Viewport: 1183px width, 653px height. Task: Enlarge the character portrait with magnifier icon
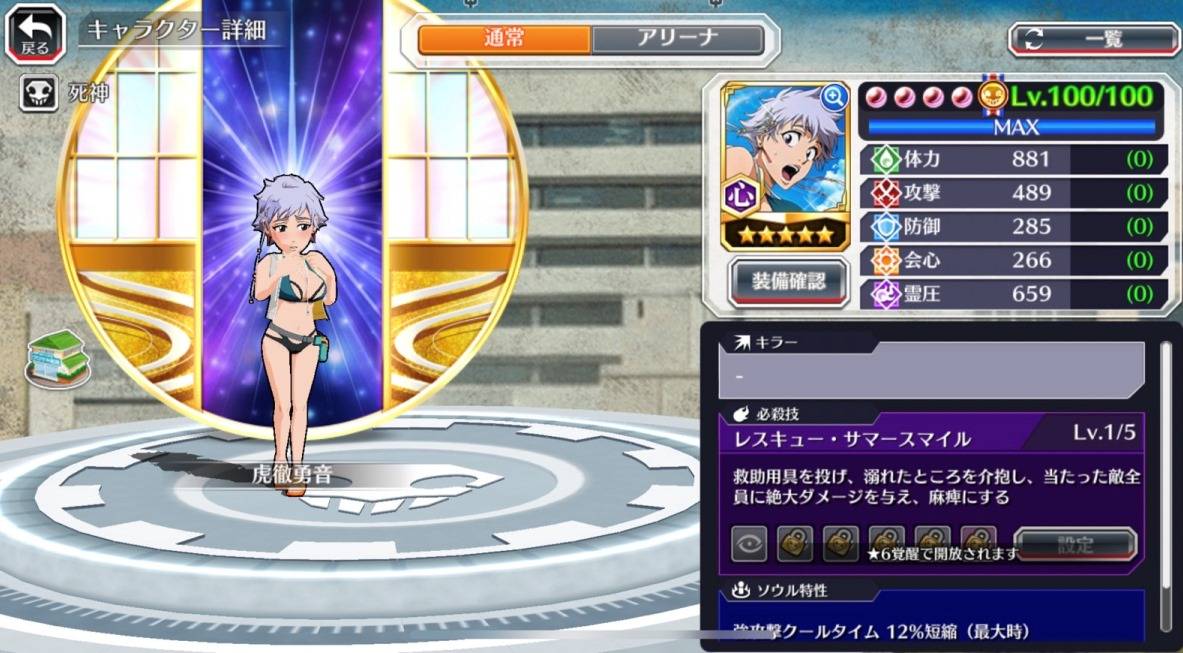(x=833, y=97)
